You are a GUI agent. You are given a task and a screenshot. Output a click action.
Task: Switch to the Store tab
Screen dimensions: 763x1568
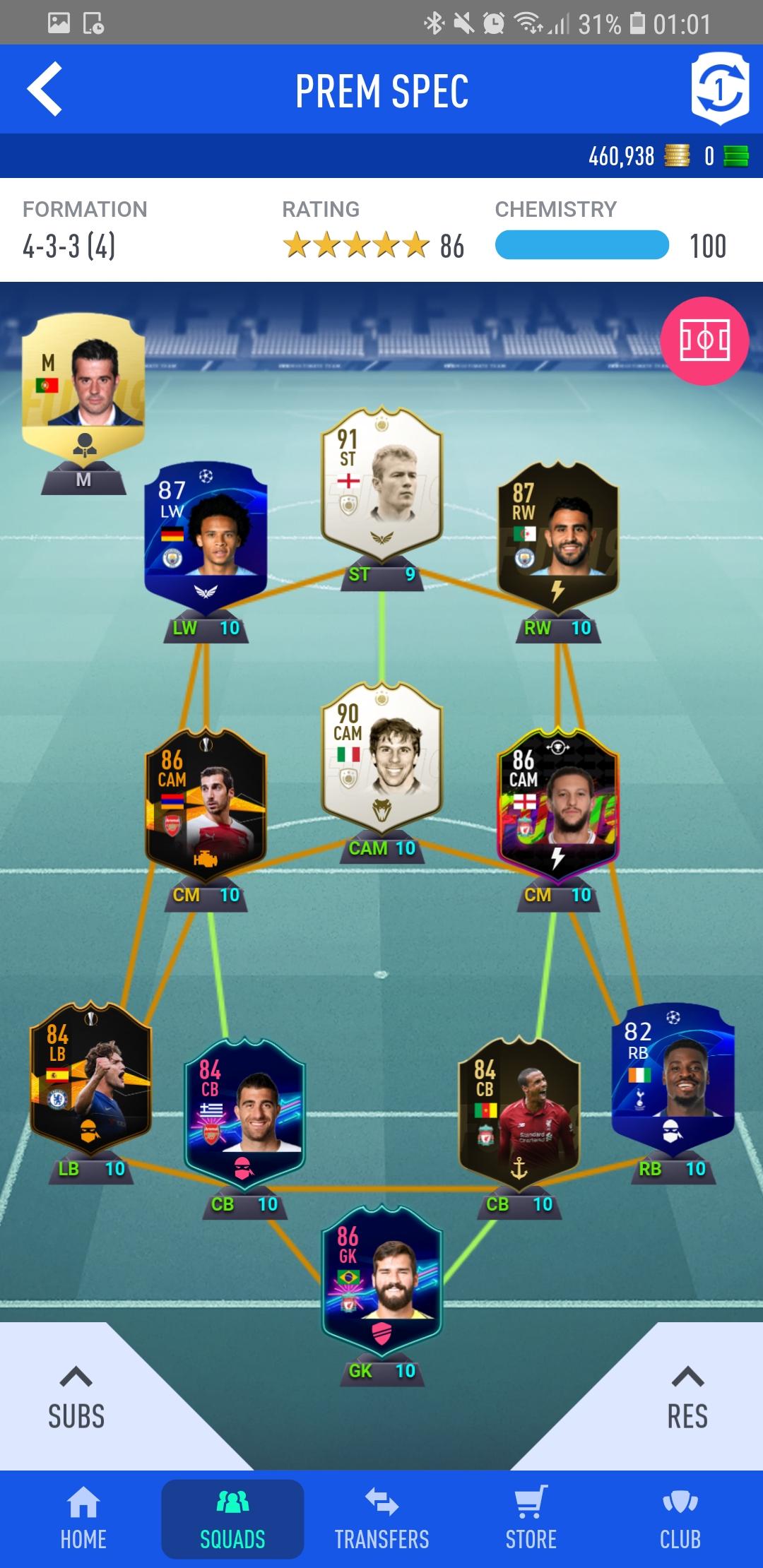531,1519
